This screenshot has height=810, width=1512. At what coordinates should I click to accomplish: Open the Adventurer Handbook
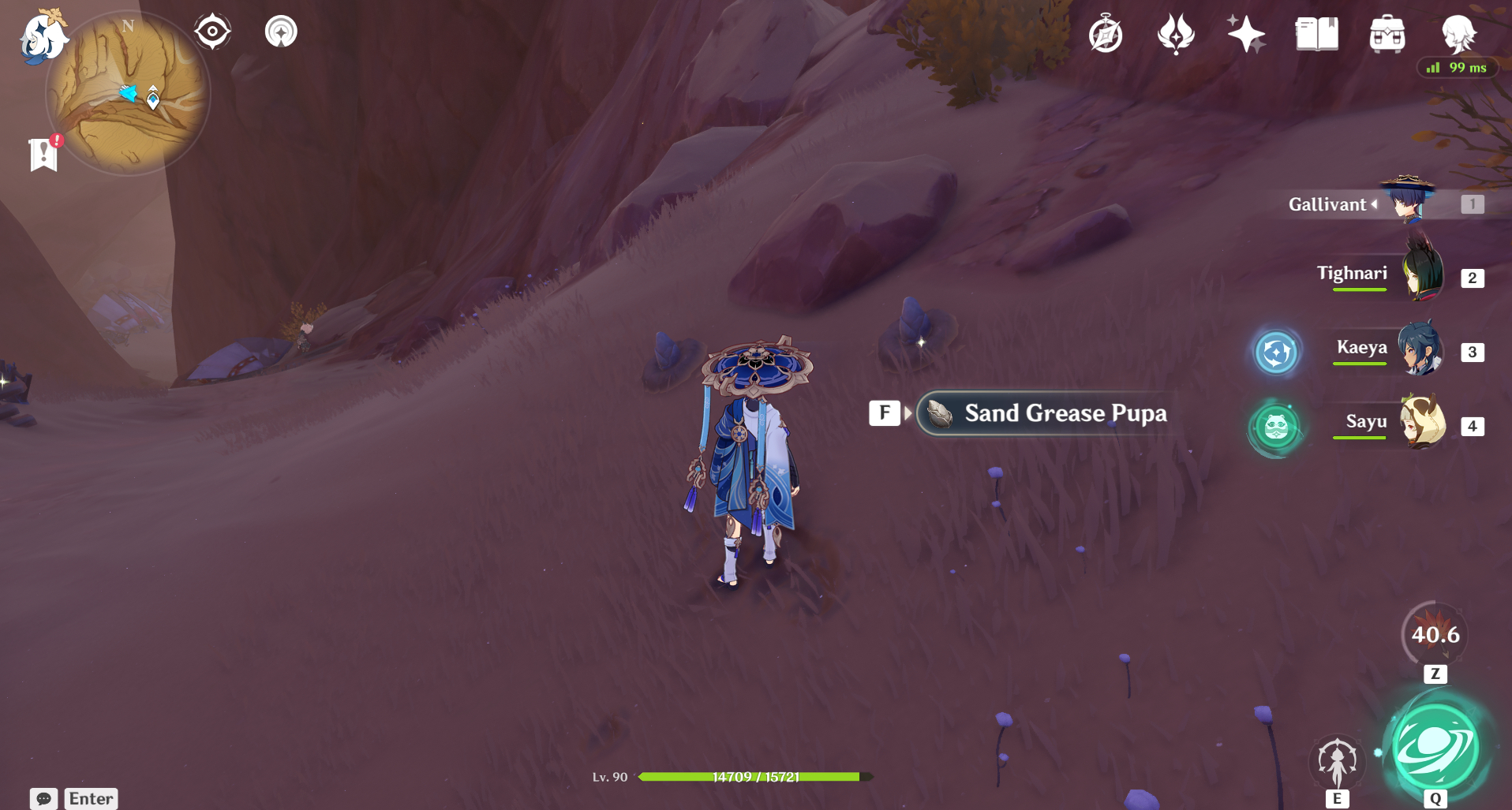coord(1318,33)
